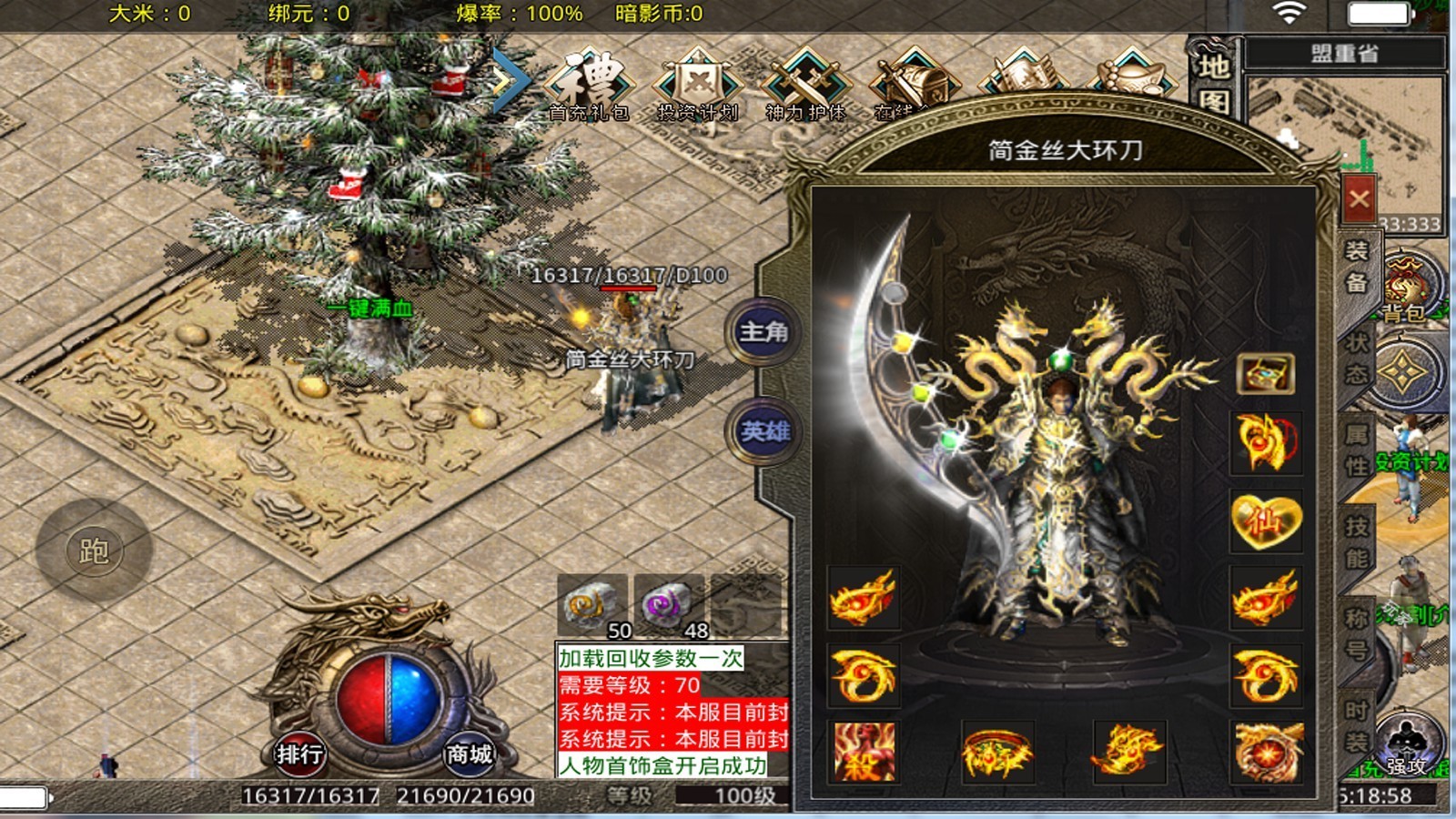Open the 属性 attributes tab

(x=1357, y=450)
